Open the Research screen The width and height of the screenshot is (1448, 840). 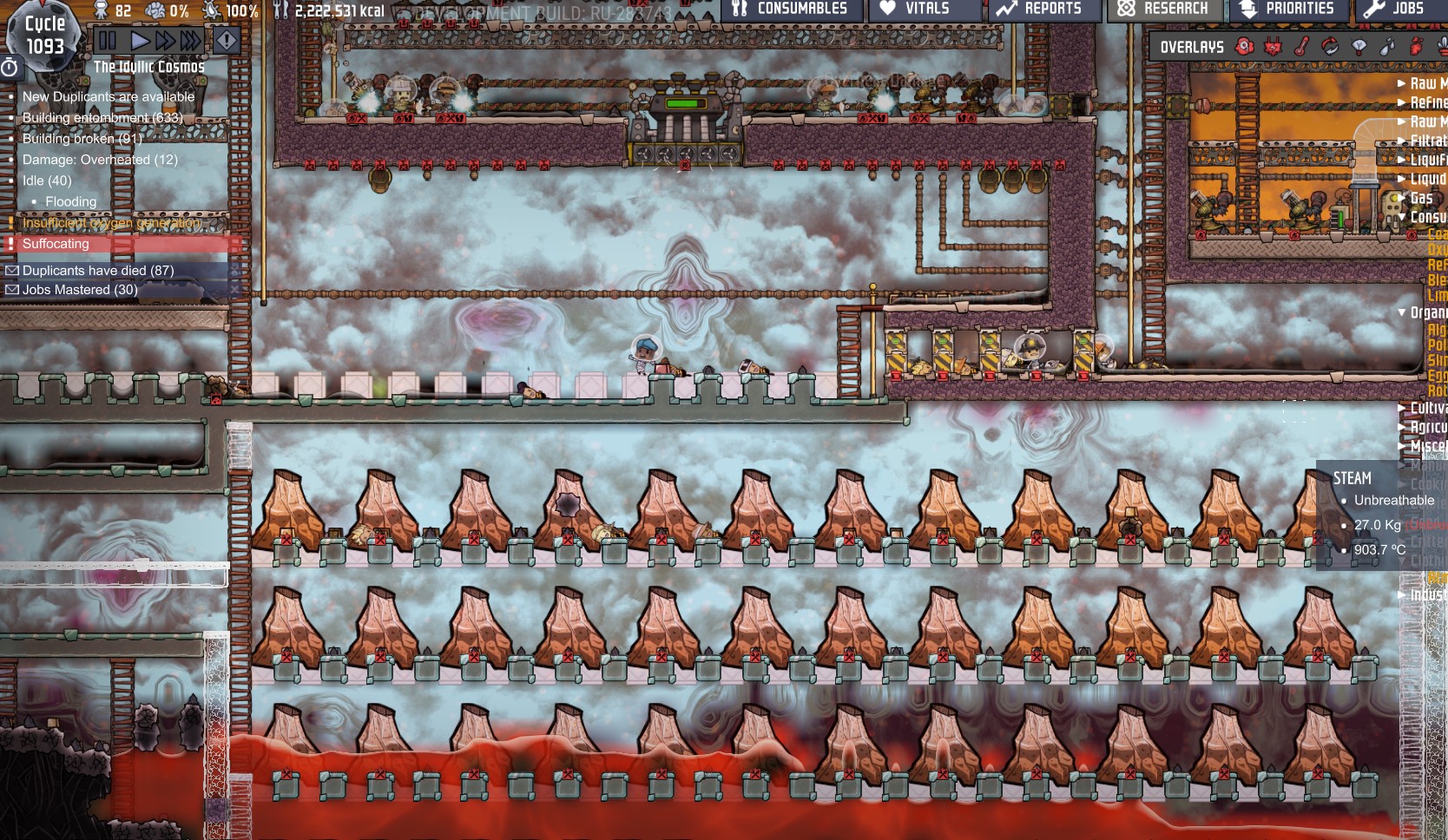point(1163,10)
